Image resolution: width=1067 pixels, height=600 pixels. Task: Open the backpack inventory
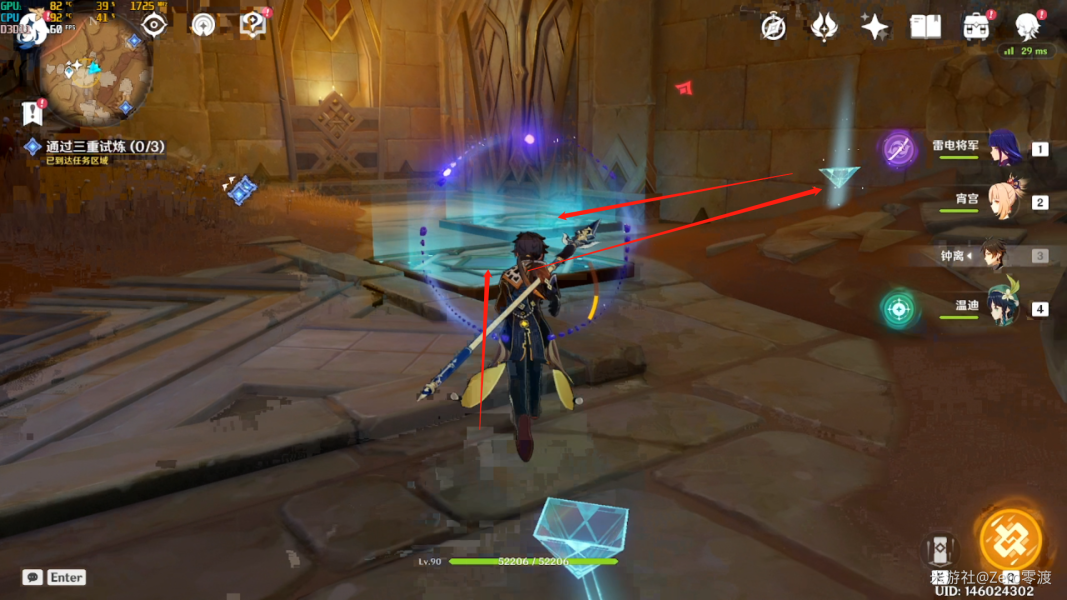976,27
